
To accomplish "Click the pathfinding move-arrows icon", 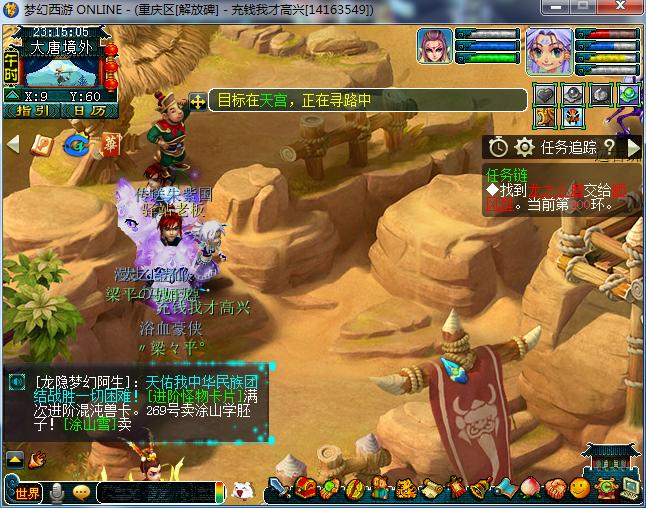I will [198, 101].
